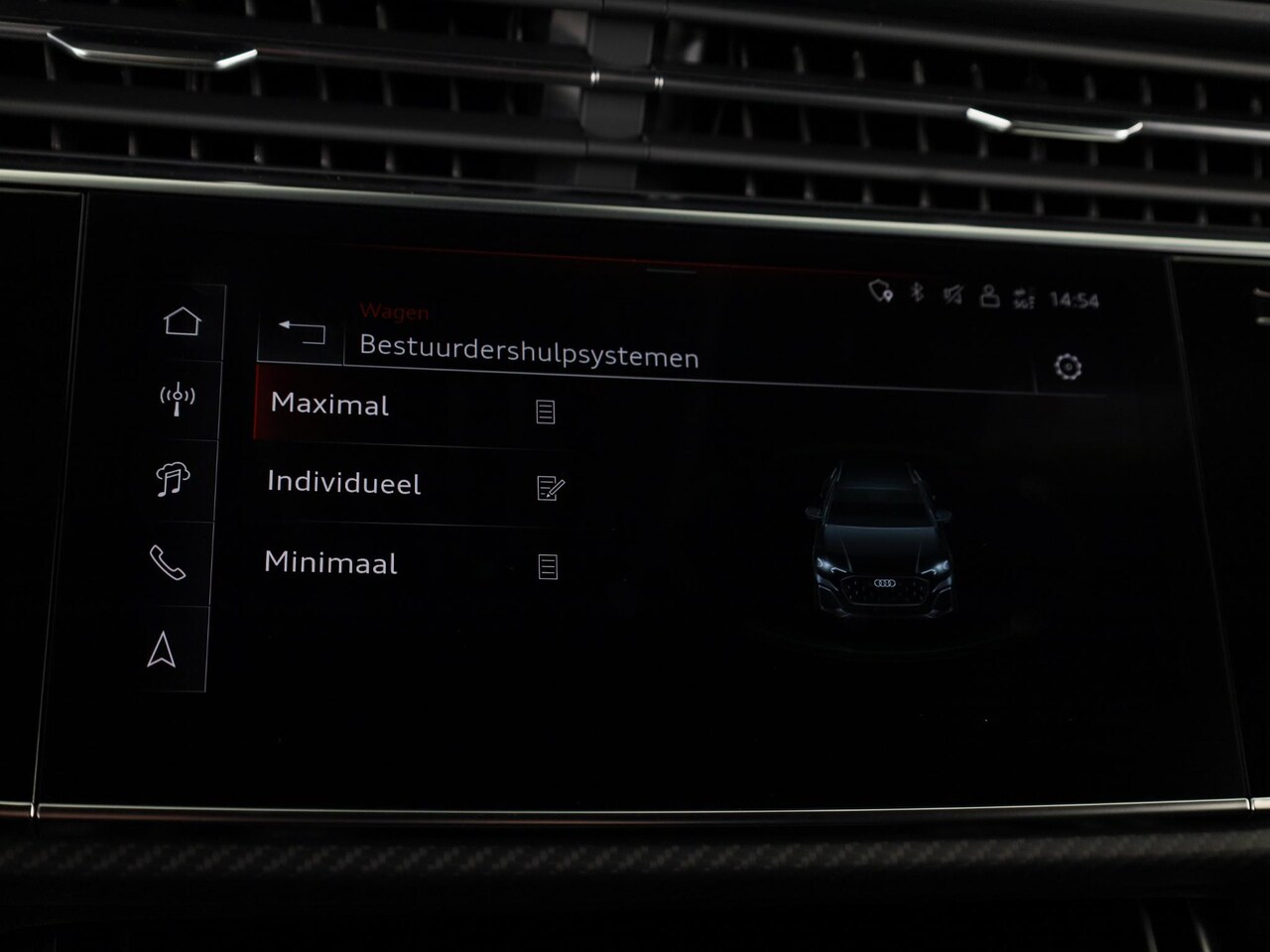This screenshot has height=952, width=1270.
Task: Choose the Individueel profile
Action: pos(344,483)
